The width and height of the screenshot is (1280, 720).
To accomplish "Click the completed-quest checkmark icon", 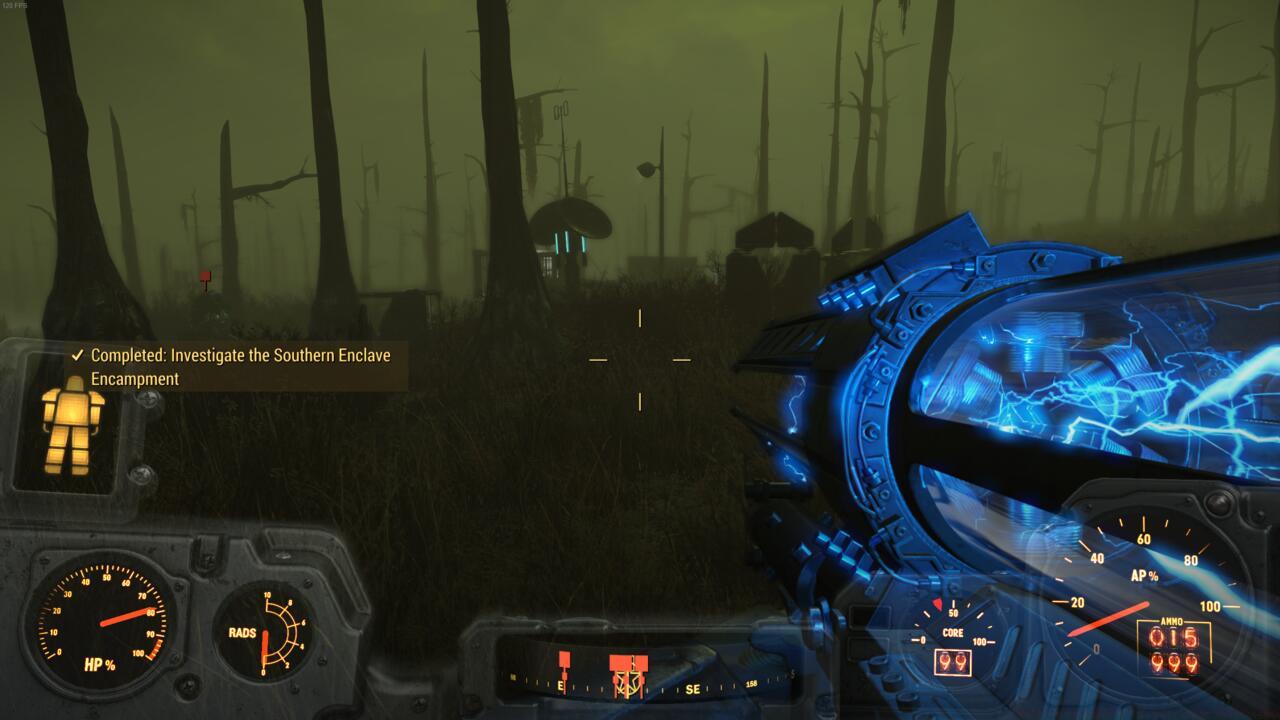I will point(76,355).
